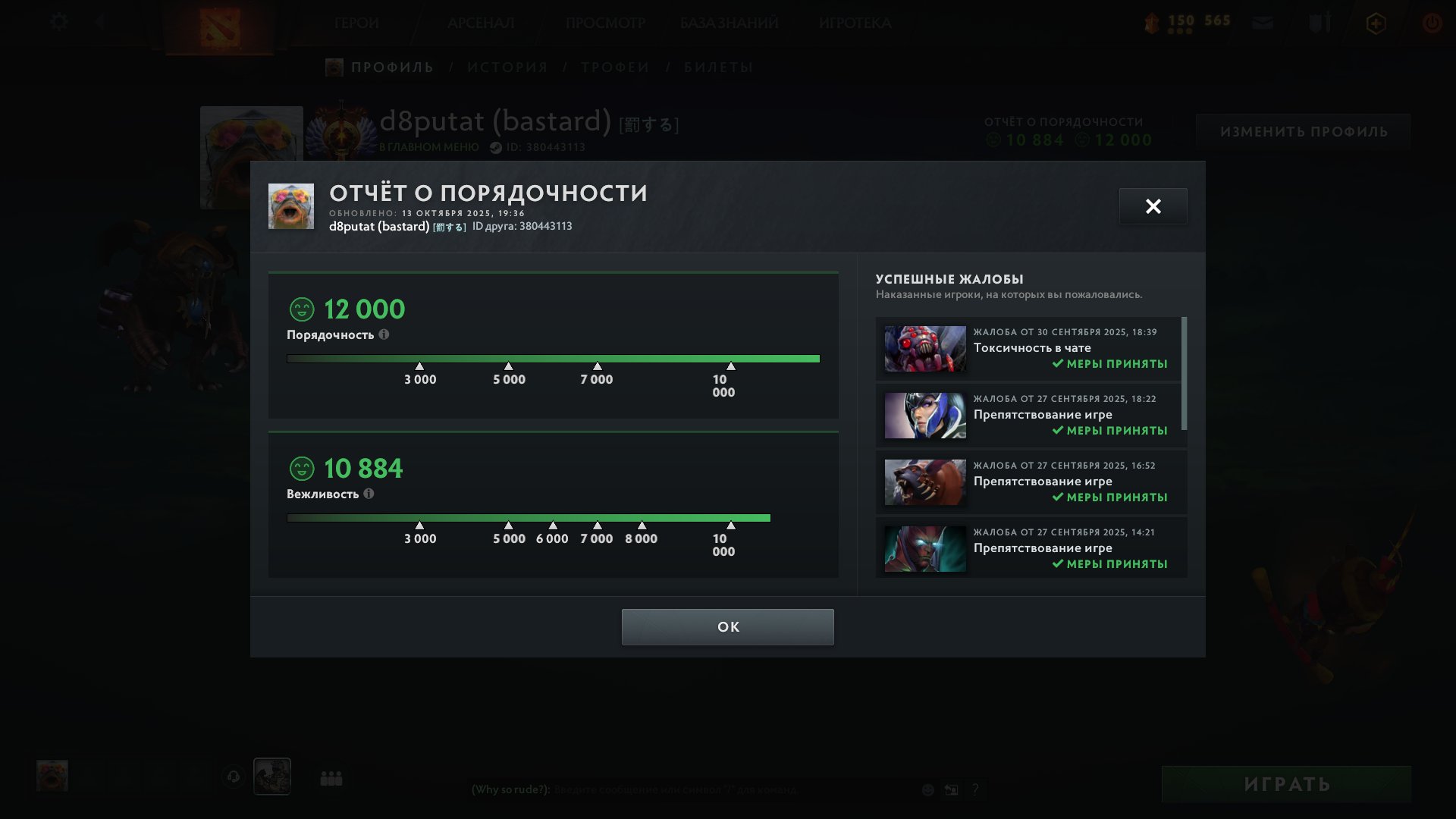Click the info icon beside Вежливость
Screen dimensions: 1456x819
[369, 494]
